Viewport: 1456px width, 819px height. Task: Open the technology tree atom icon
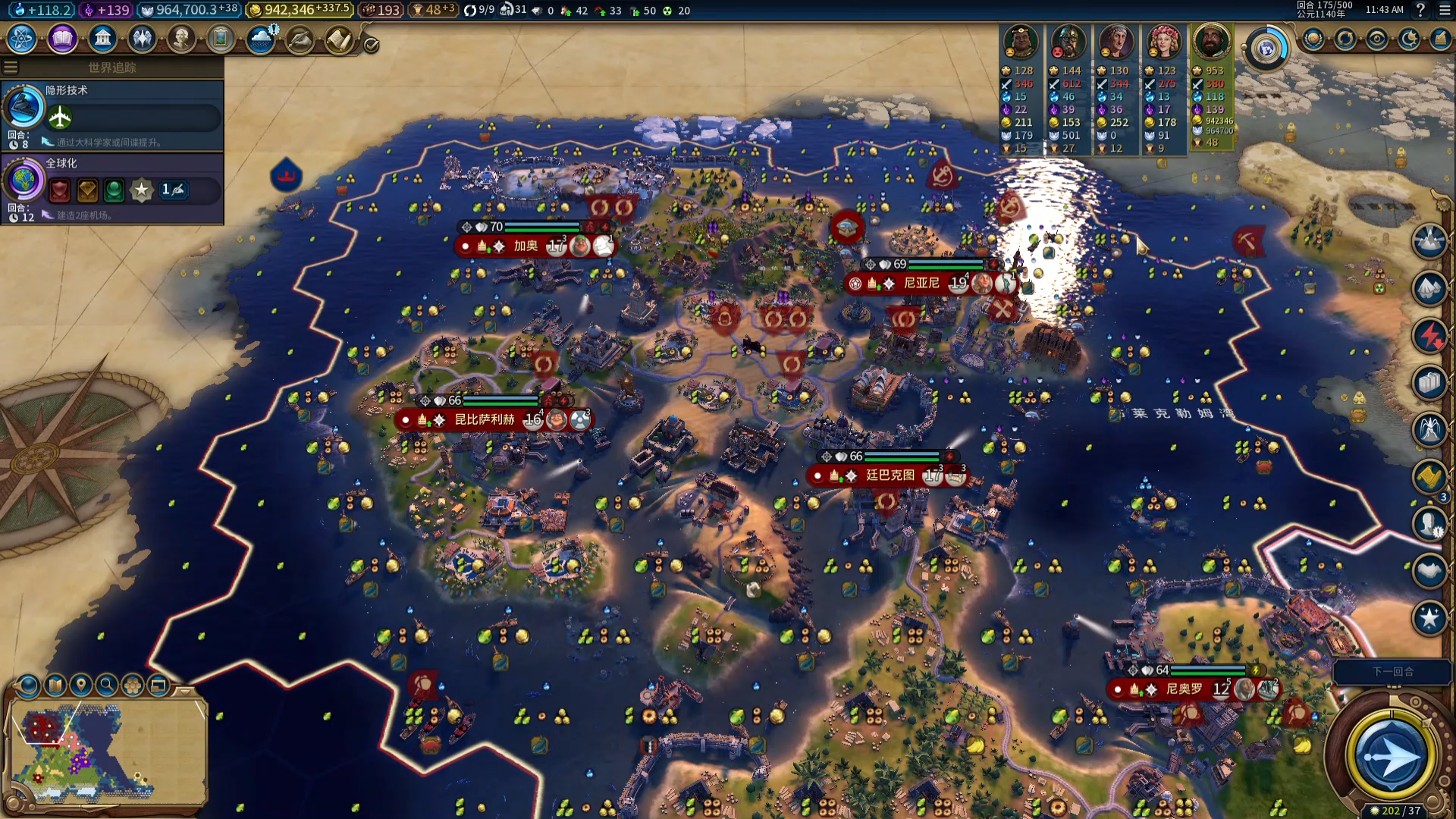(22, 39)
